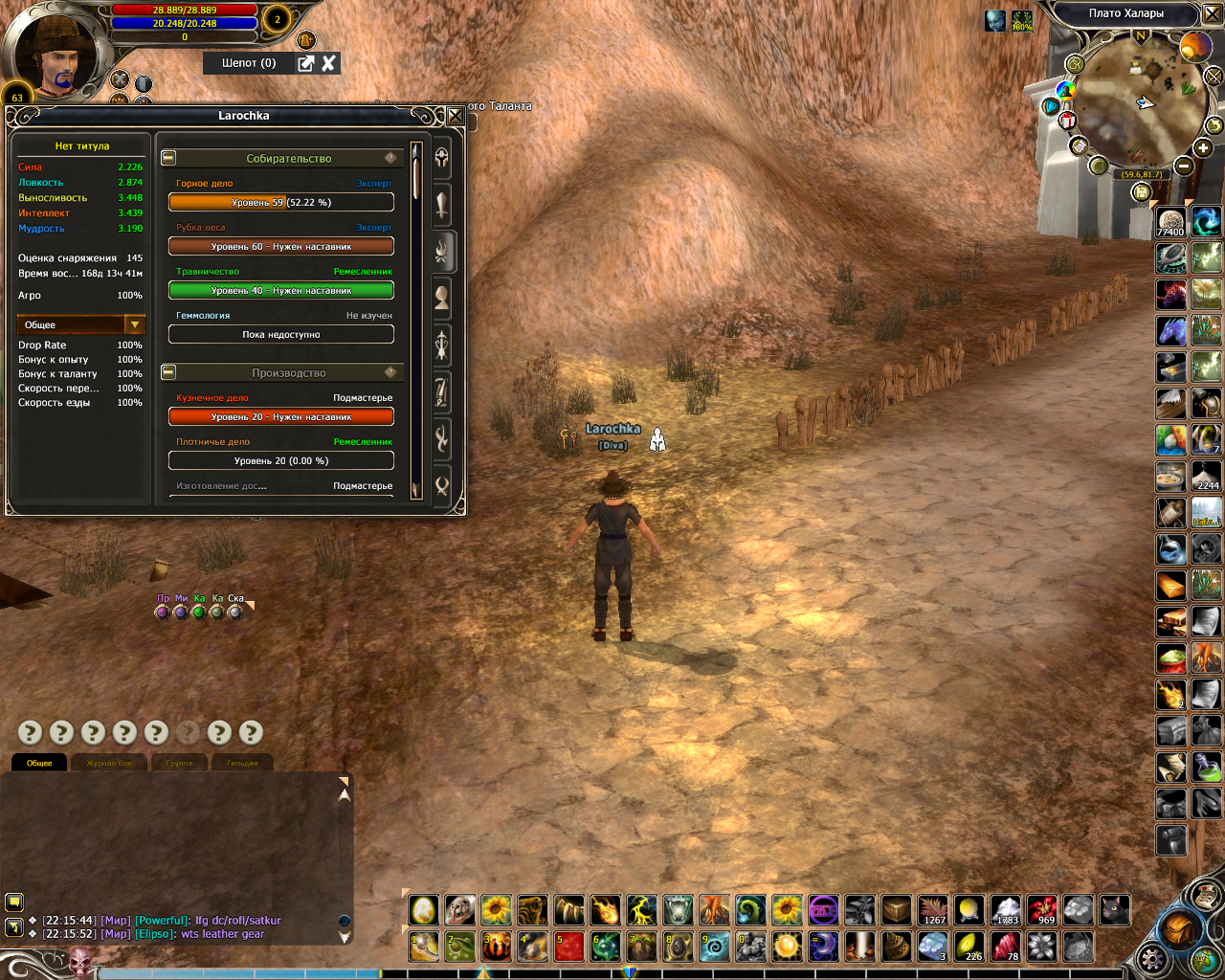Activate the red hotbar skill in slot 5
This screenshot has width=1225, height=980.
coord(569,947)
